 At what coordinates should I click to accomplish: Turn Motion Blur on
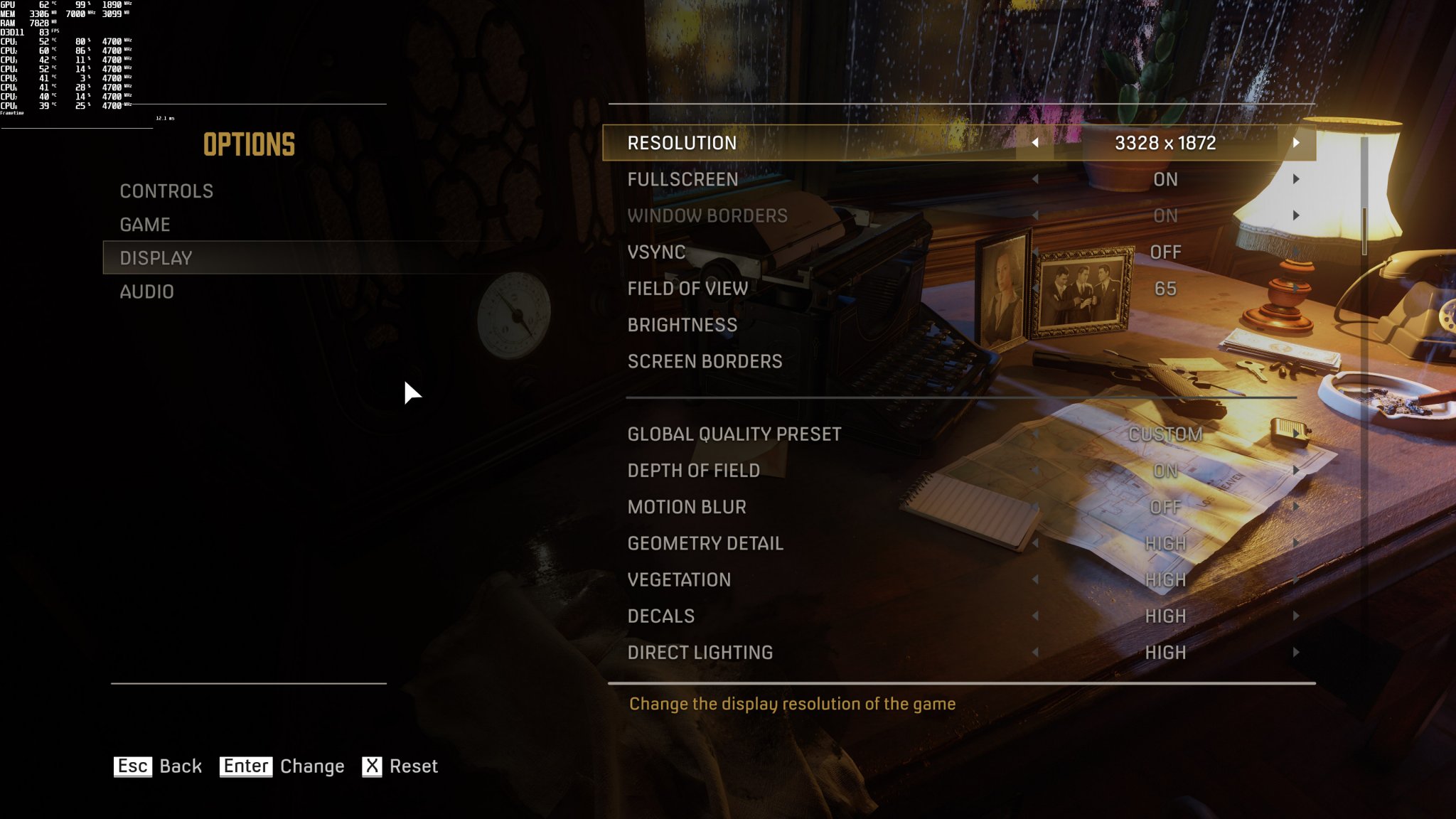point(1297,507)
